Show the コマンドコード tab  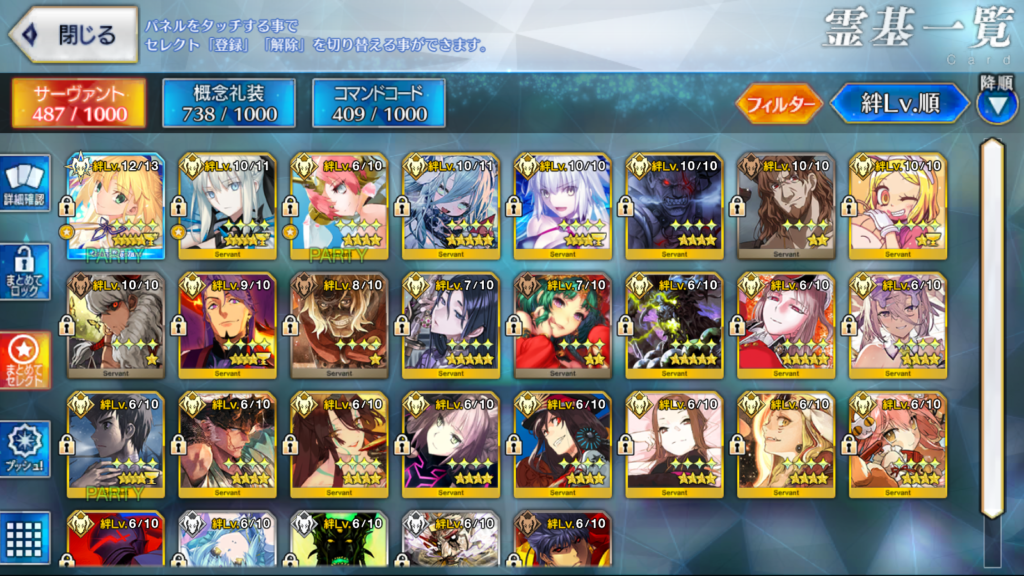coord(379,104)
